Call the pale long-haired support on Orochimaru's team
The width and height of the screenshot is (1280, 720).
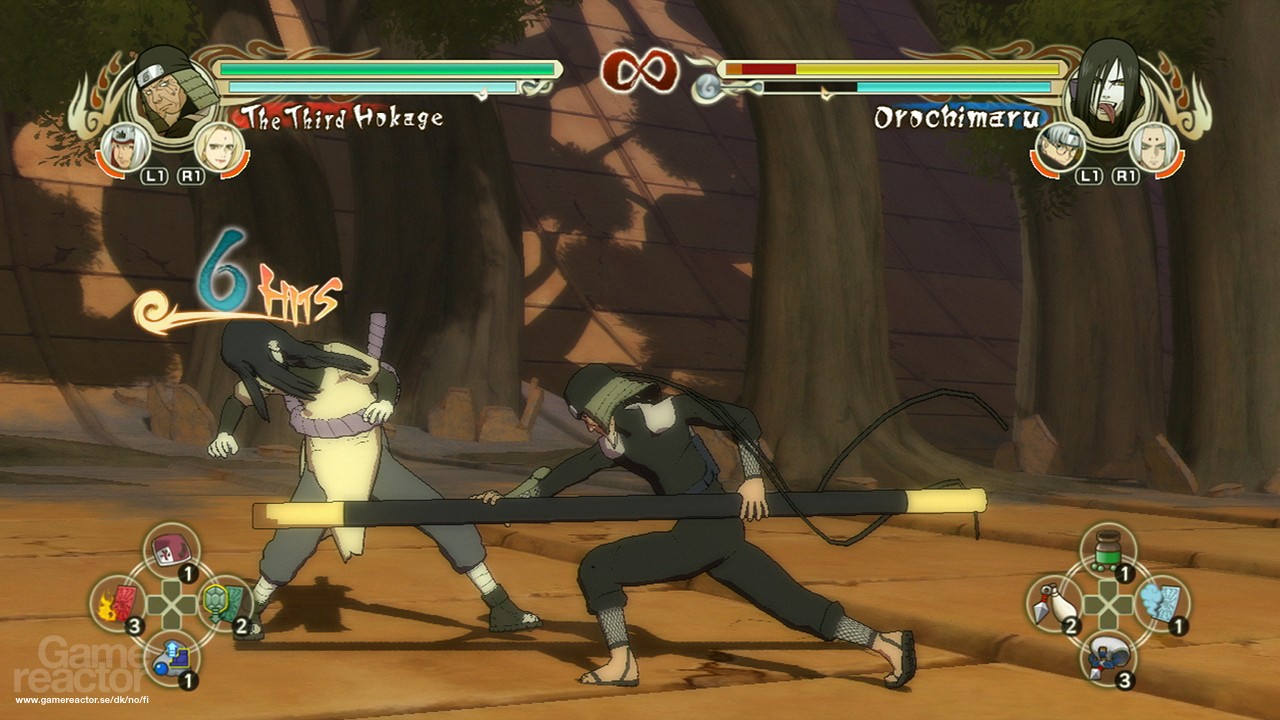click(1151, 147)
